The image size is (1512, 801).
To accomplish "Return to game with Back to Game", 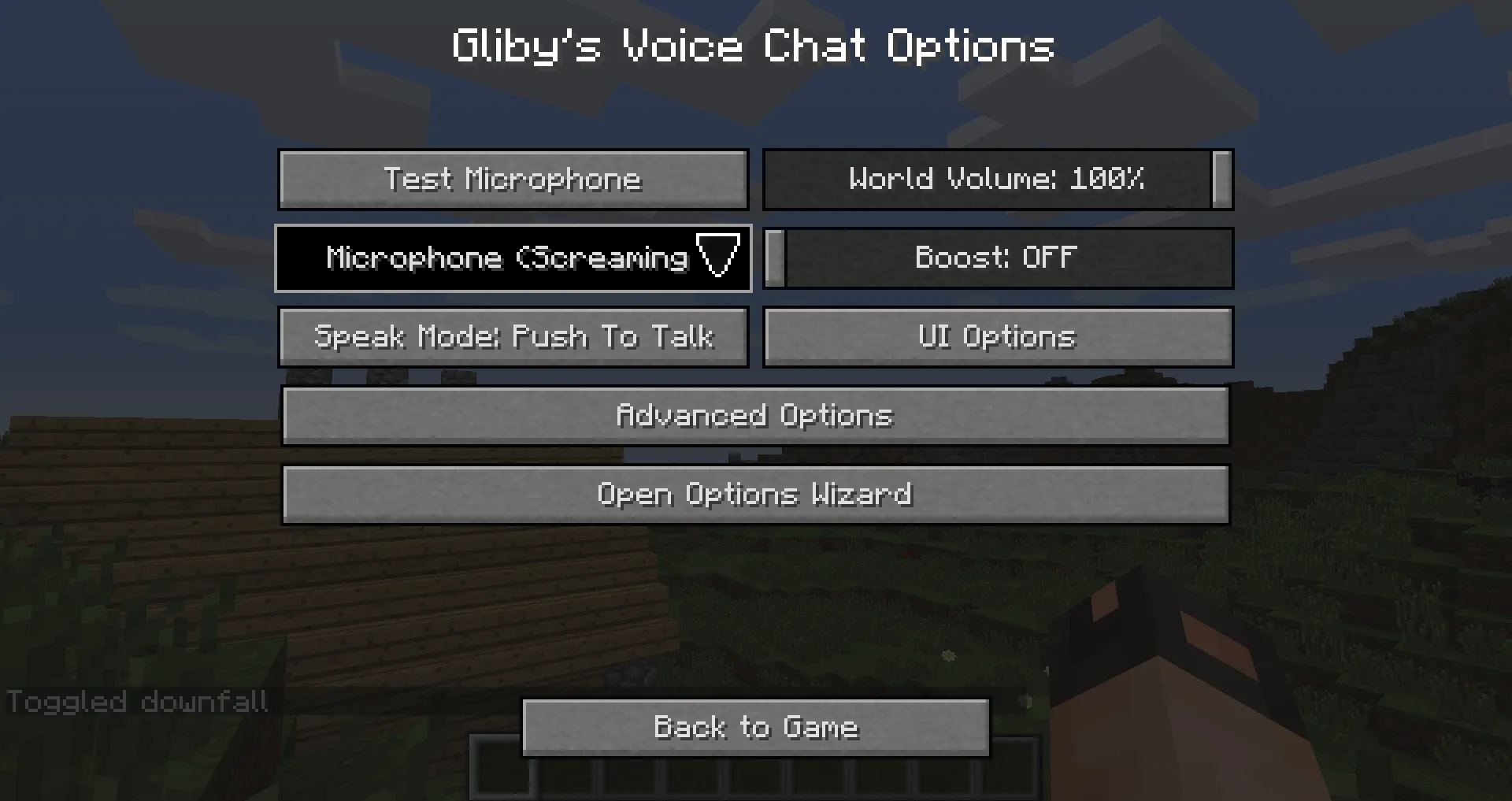I will click(754, 727).
